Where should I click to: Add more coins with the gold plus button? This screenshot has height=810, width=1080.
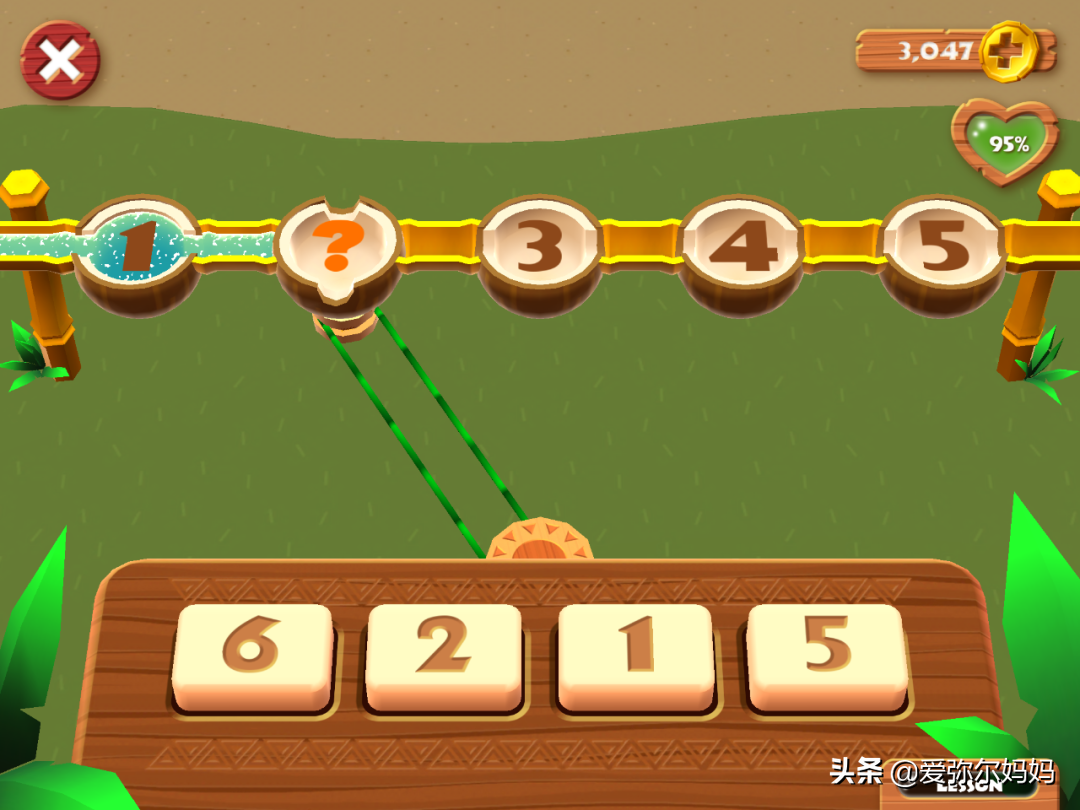(1007, 49)
